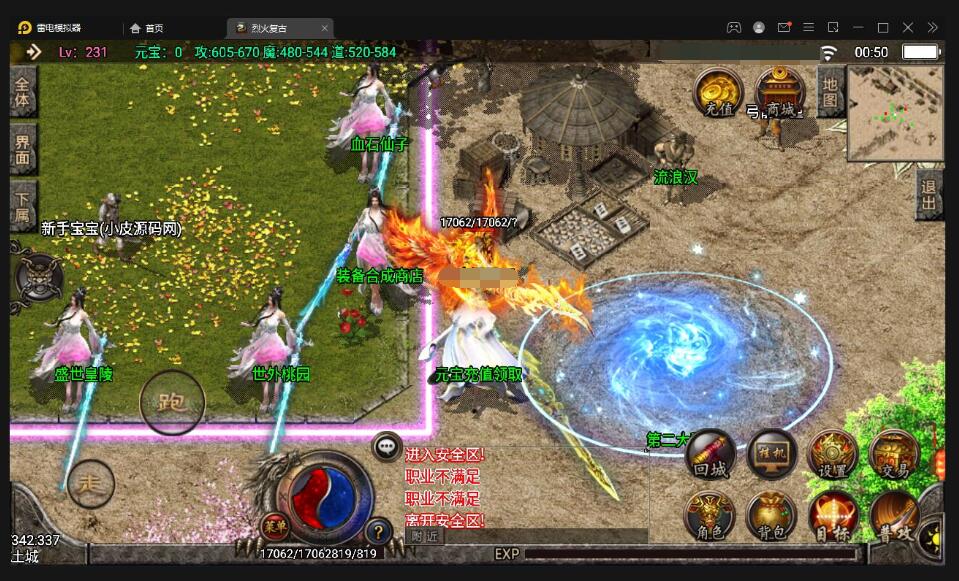This screenshot has width=959, height=581.
Task: Click the 退出 exit button
Action: tap(929, 194)
